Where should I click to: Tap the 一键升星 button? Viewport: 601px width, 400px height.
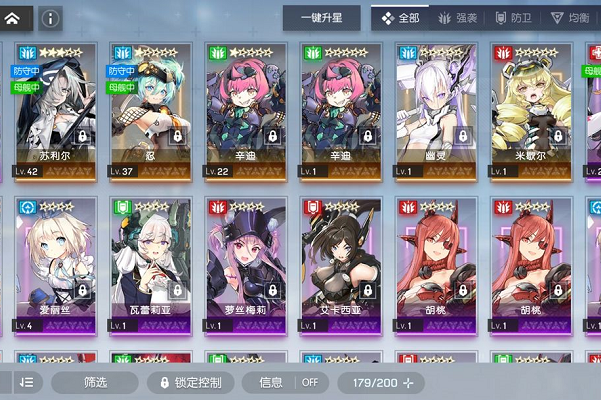point(321,18)
